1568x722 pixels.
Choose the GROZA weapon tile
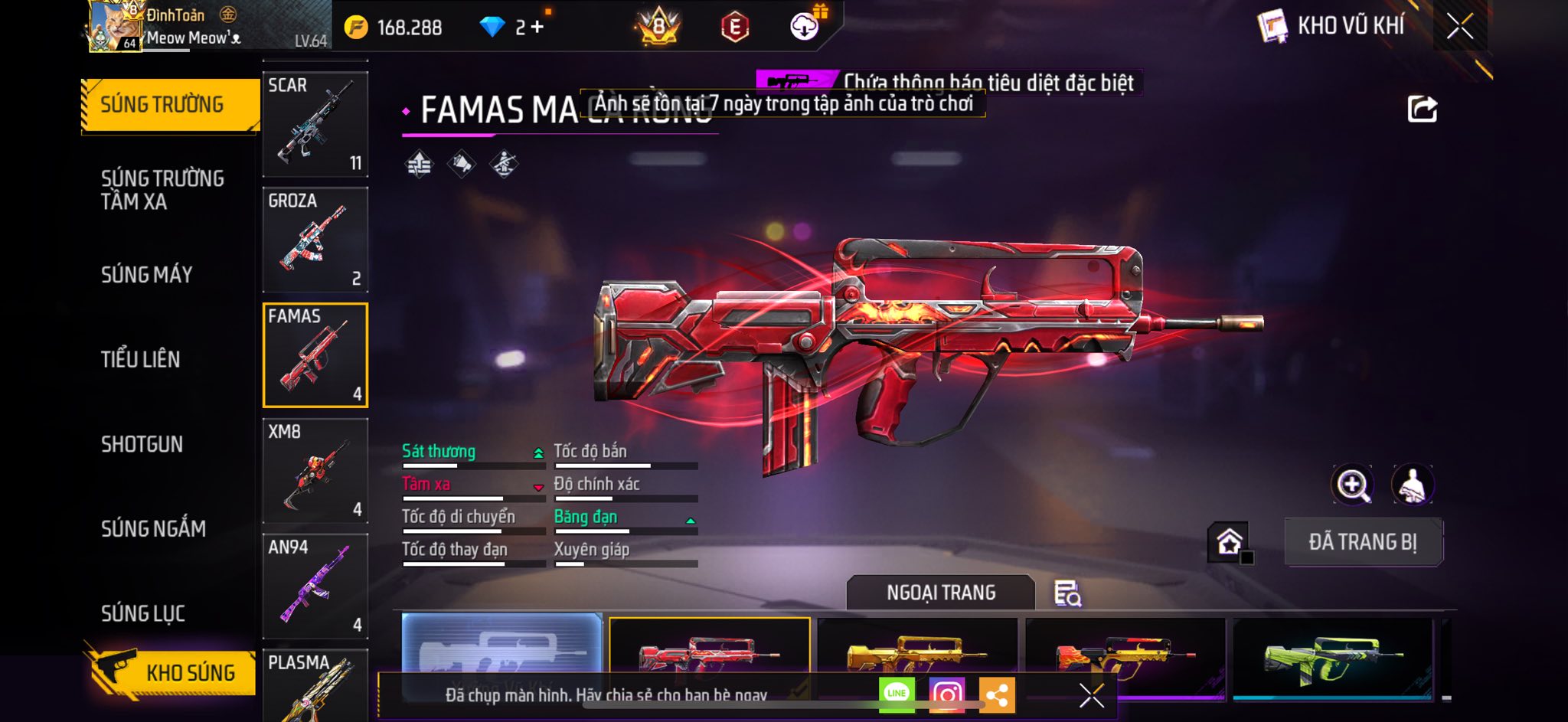coord(315,240)
